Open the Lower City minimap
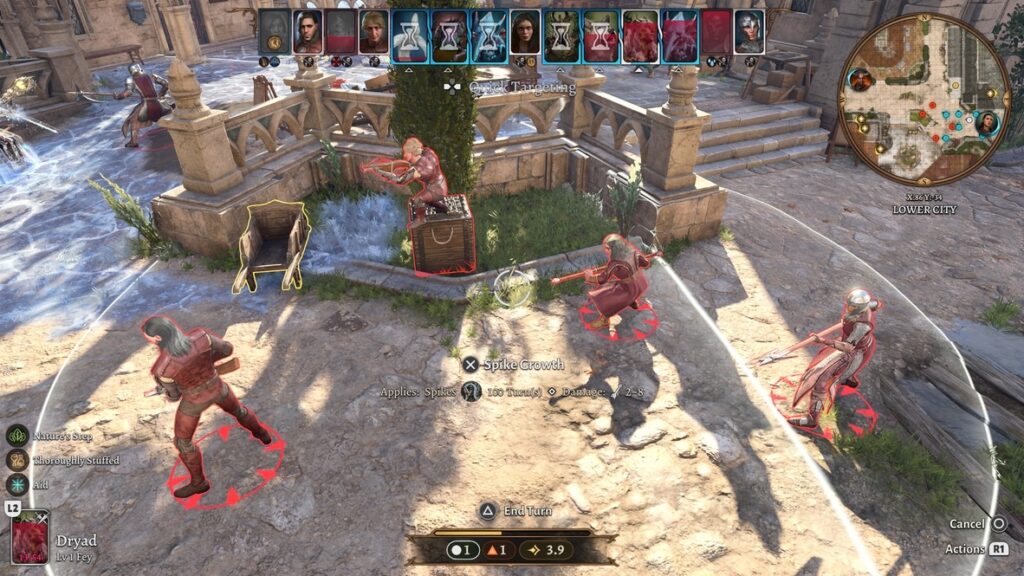 (924, 98)
